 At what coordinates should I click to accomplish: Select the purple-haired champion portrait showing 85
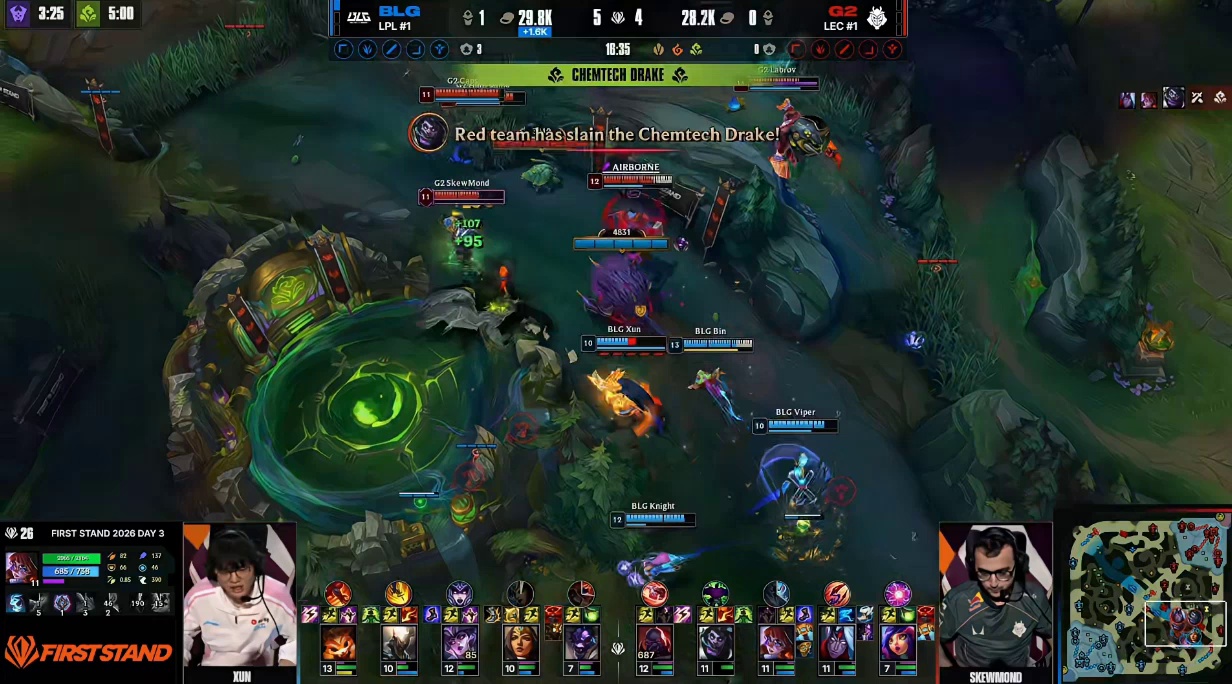click(x=459, y=642)
